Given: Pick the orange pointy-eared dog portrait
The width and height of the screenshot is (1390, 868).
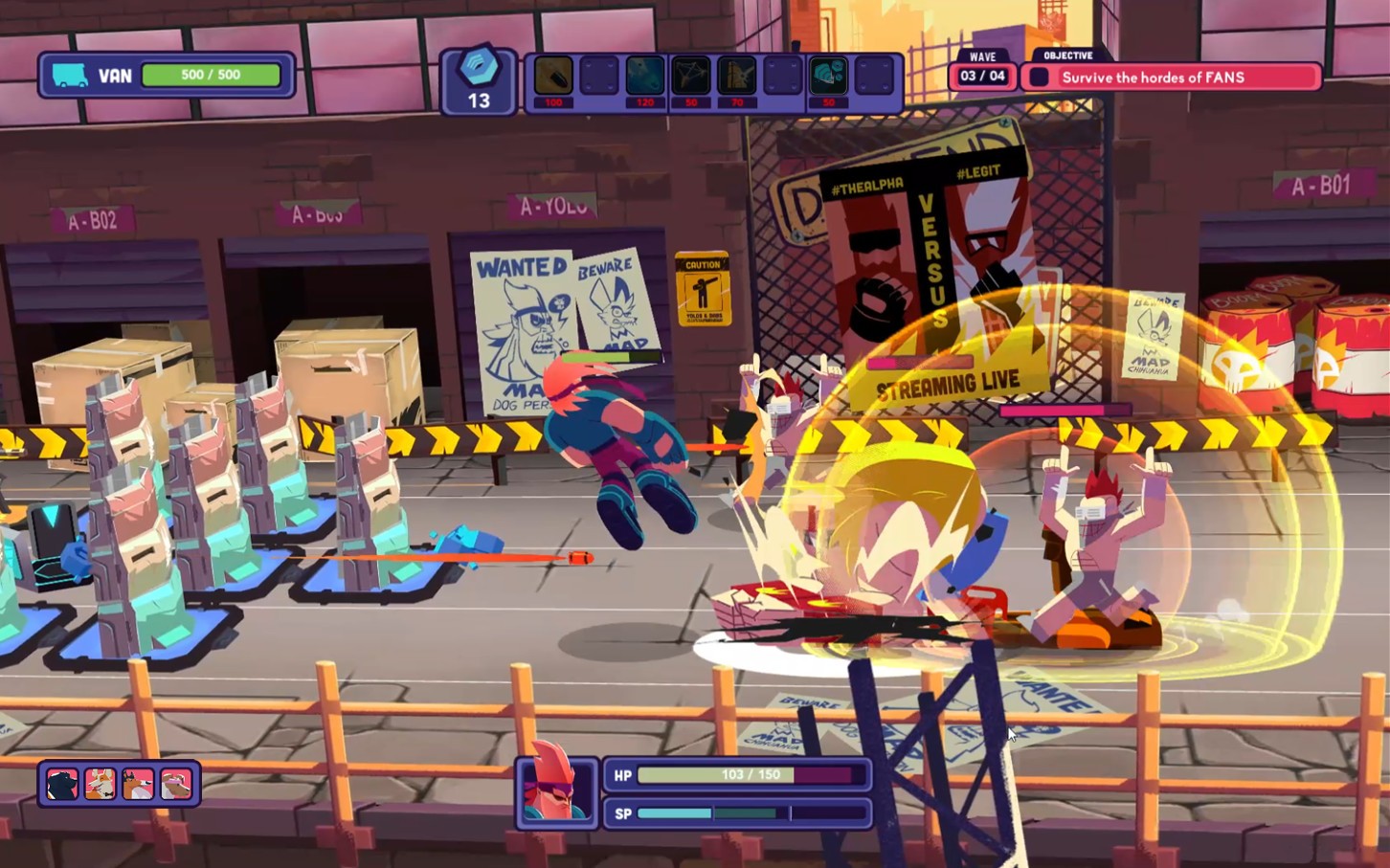Looking at the screenshot, I should pyautogui.click(x=138, y=784).
